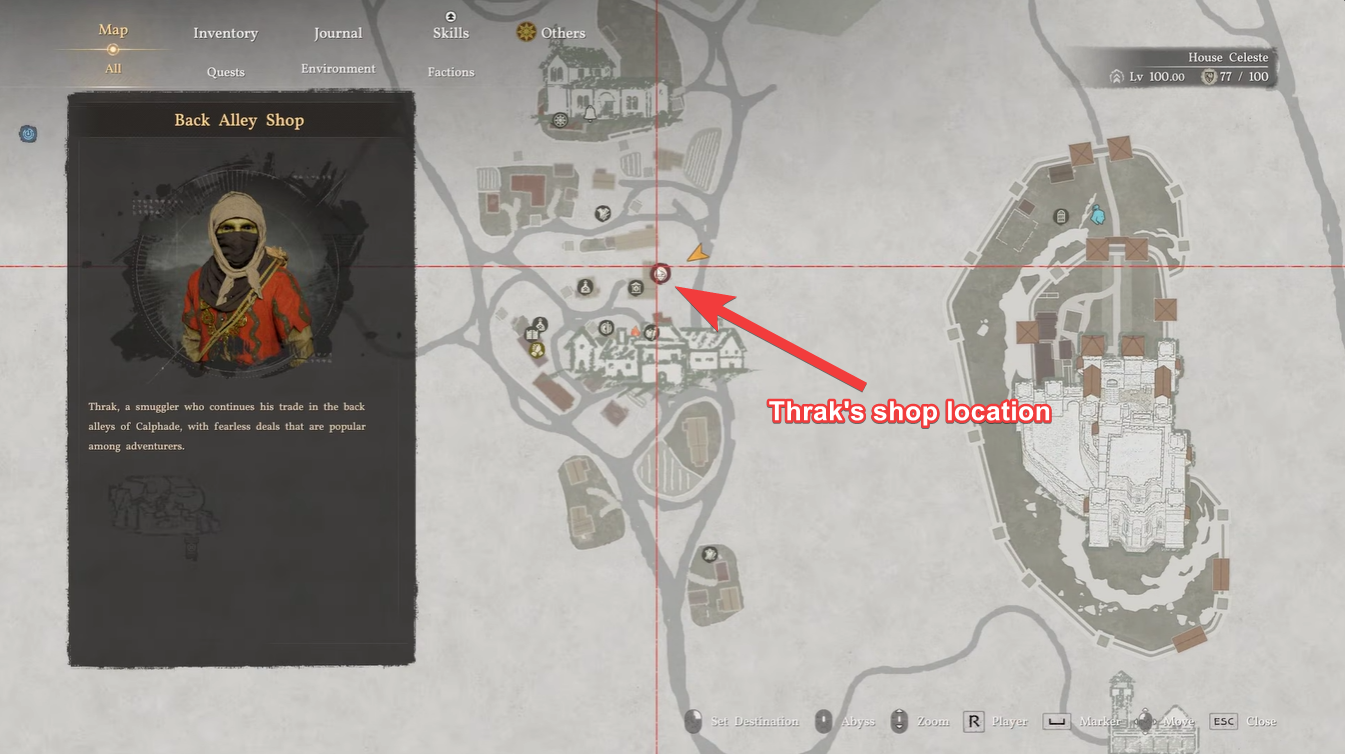The image size is (1345, 754).
Task: Select the red Back Alley Shop marker
Action: [x=660, y=273]
